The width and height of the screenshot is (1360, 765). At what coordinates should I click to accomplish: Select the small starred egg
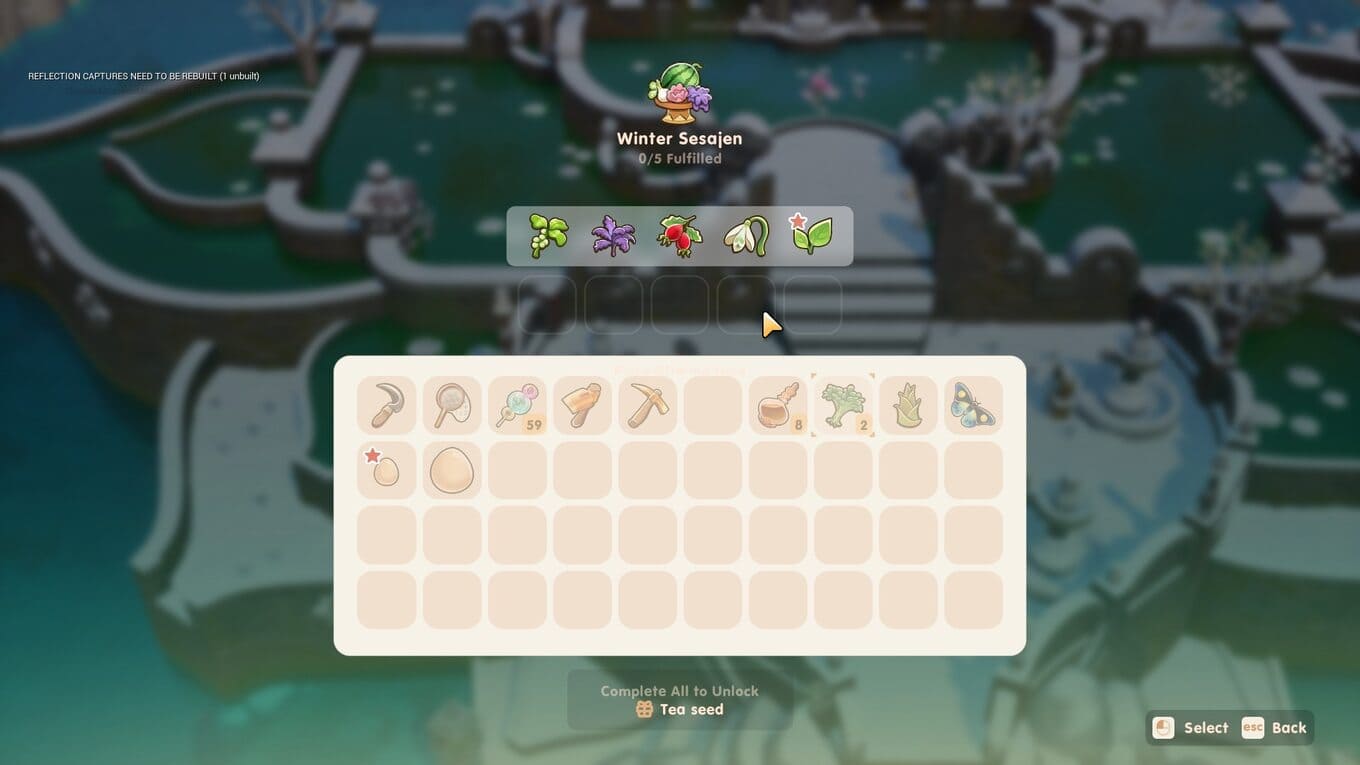(x=386, y=470)
